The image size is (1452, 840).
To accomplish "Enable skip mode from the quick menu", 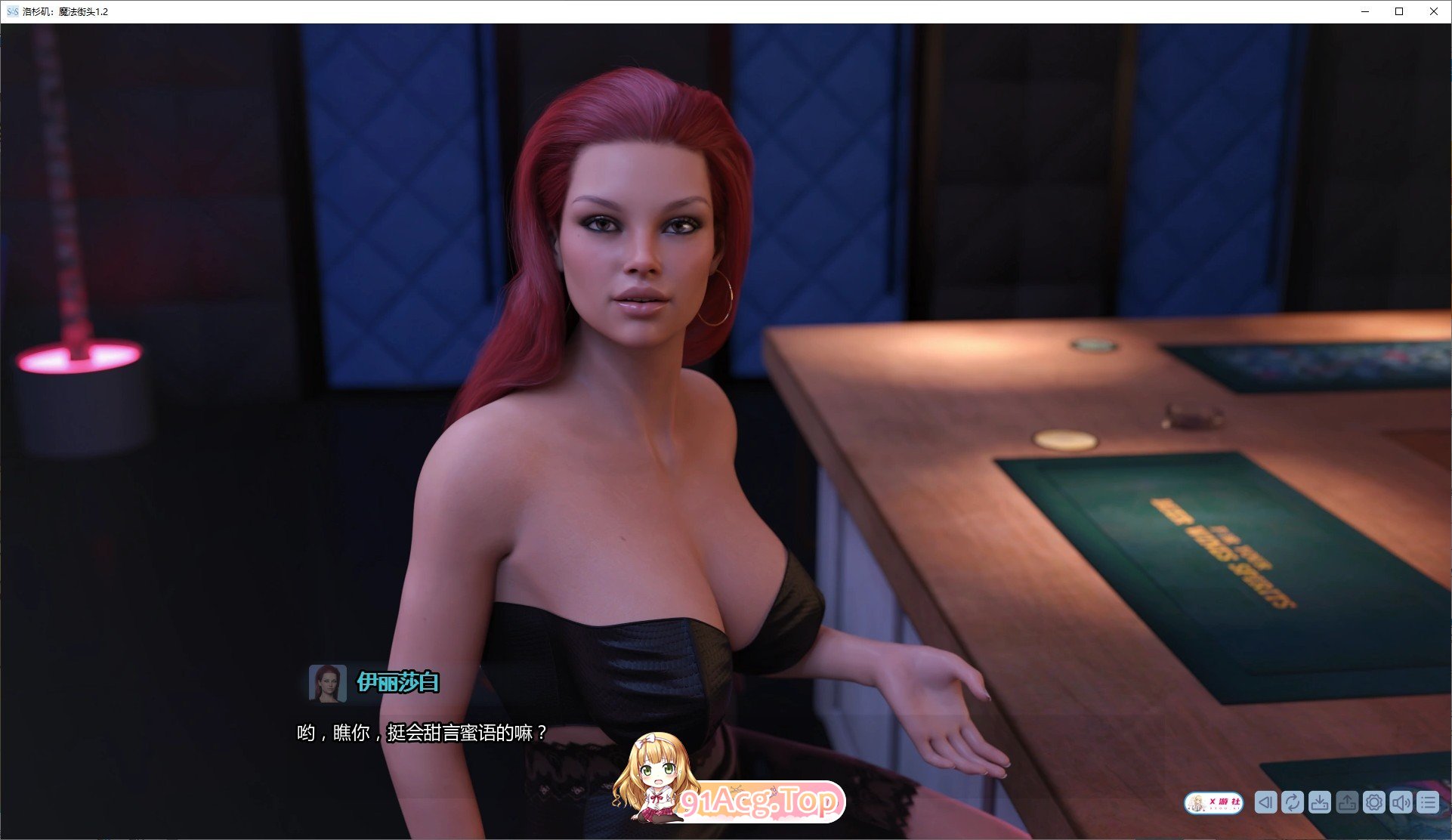I will pyautogui.click(x=1292, y=802).
